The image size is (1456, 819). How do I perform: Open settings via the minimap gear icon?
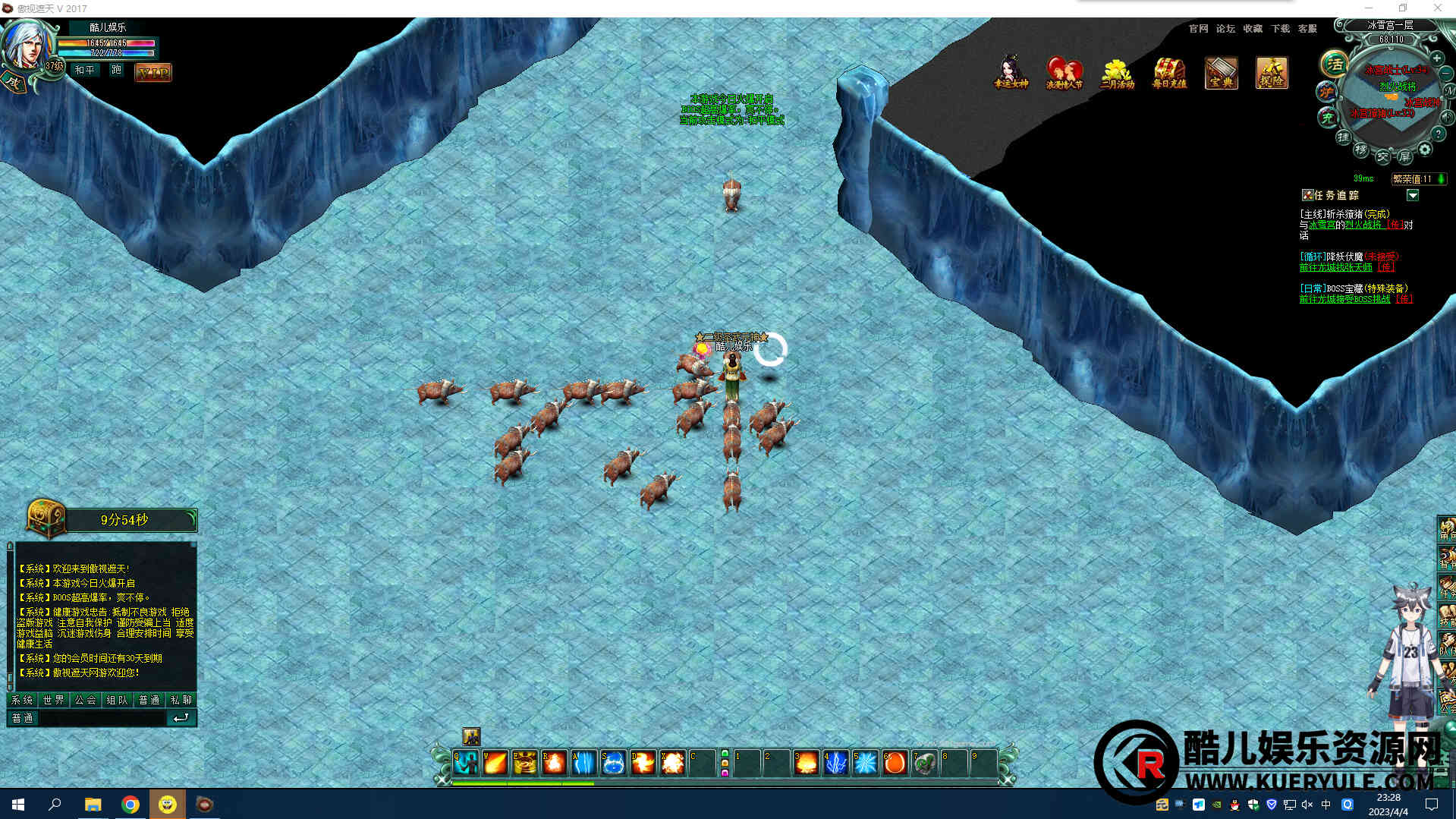point(1425,150)
